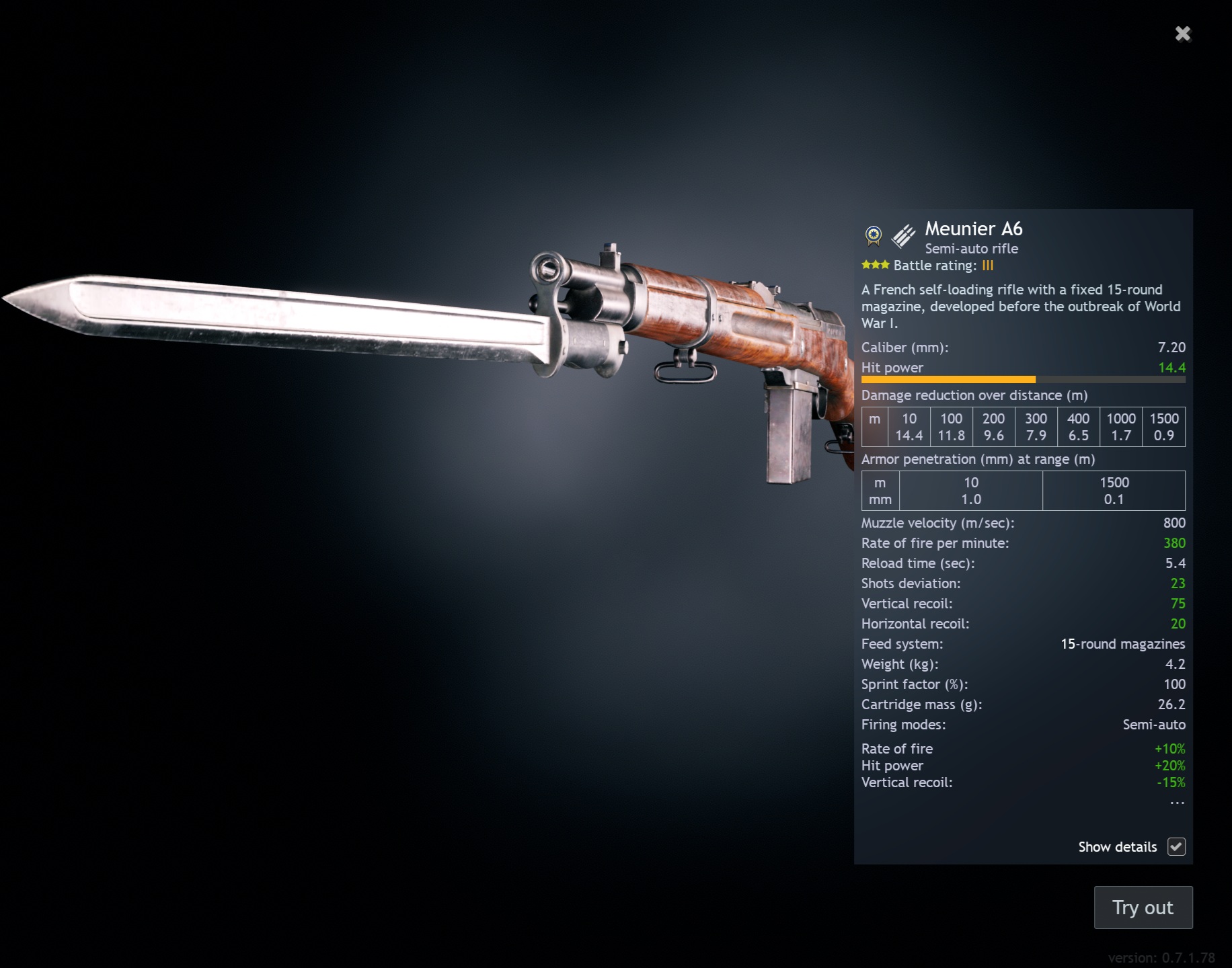Close the weapon preview window

click(1183, 34)
